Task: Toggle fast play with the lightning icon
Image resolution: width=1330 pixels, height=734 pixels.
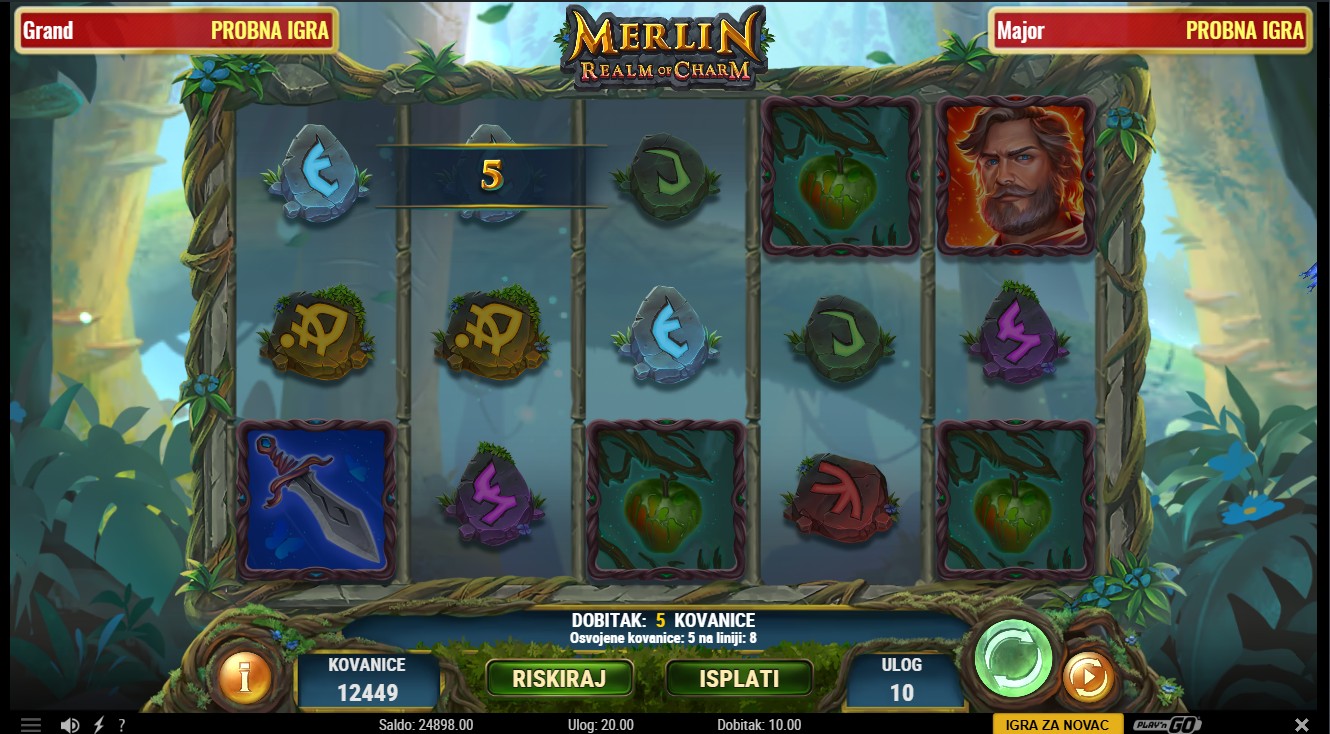Action: [99, 725]
